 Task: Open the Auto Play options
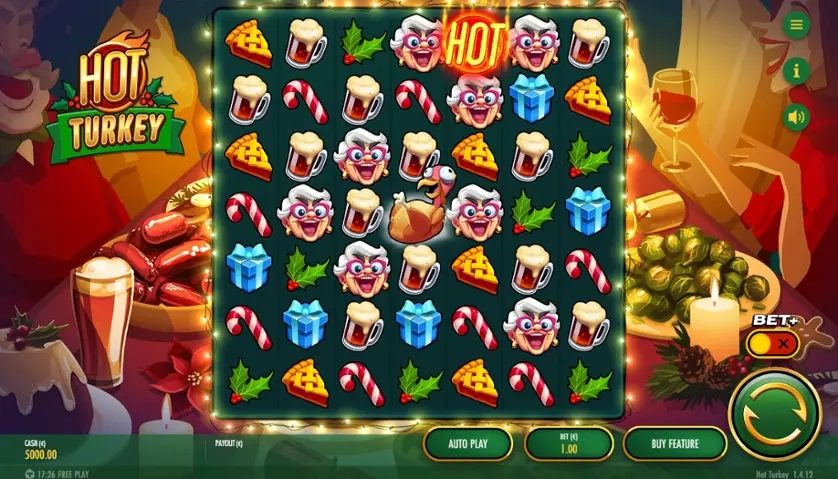point(467,442)
